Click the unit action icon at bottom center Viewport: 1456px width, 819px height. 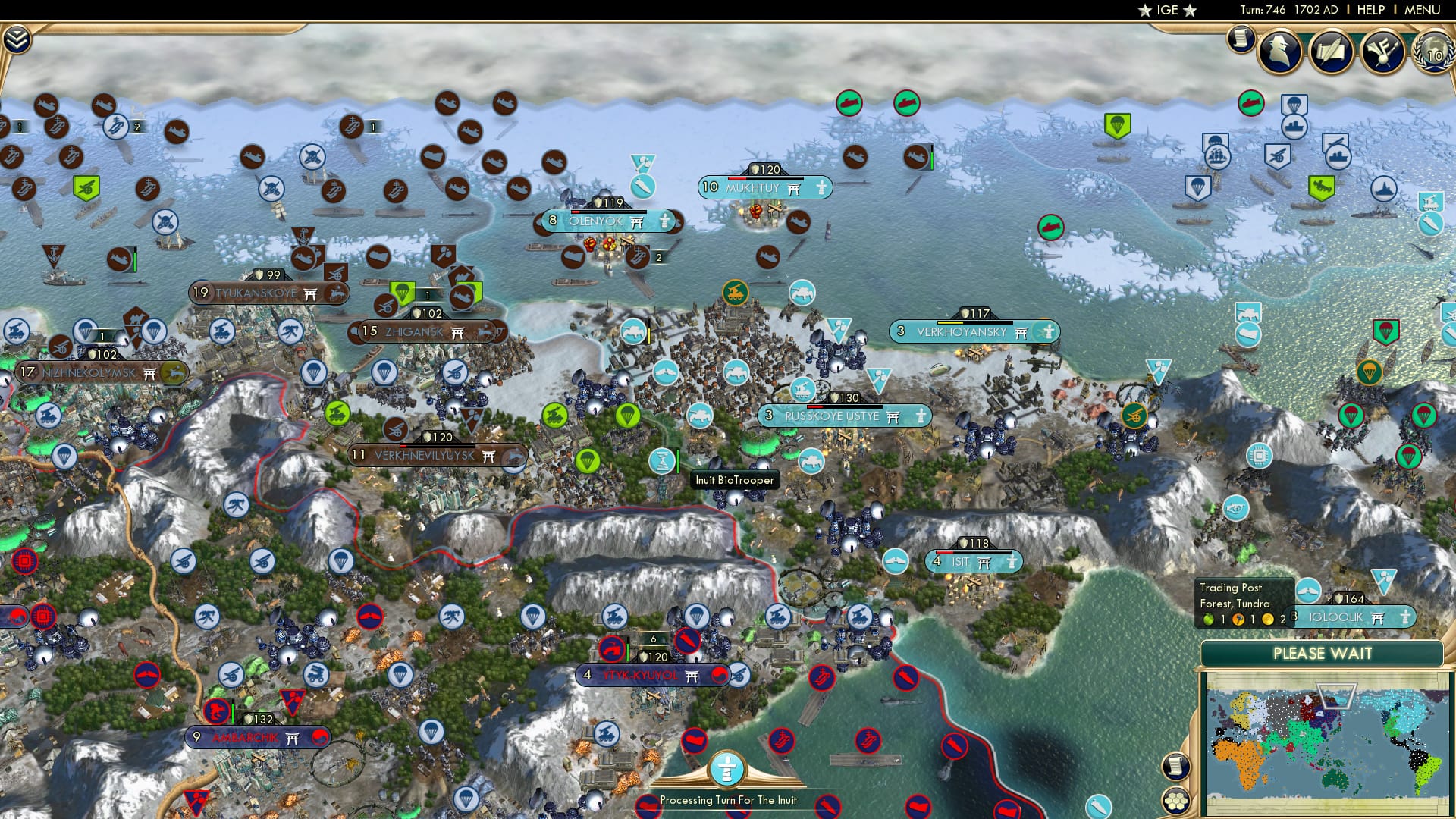pyautogui.click(x=728, y=767)
